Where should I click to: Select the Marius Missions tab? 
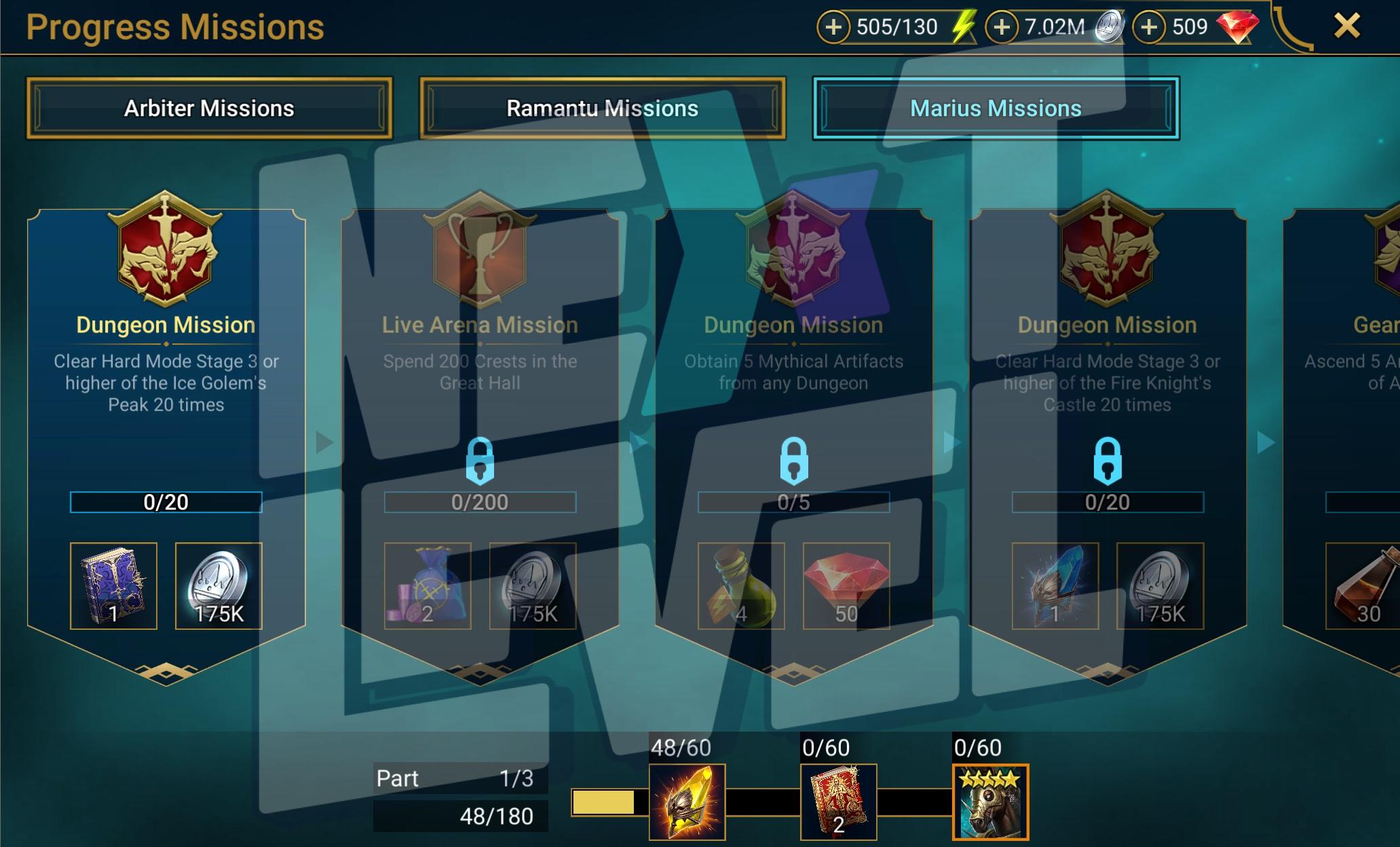[996, 109]
